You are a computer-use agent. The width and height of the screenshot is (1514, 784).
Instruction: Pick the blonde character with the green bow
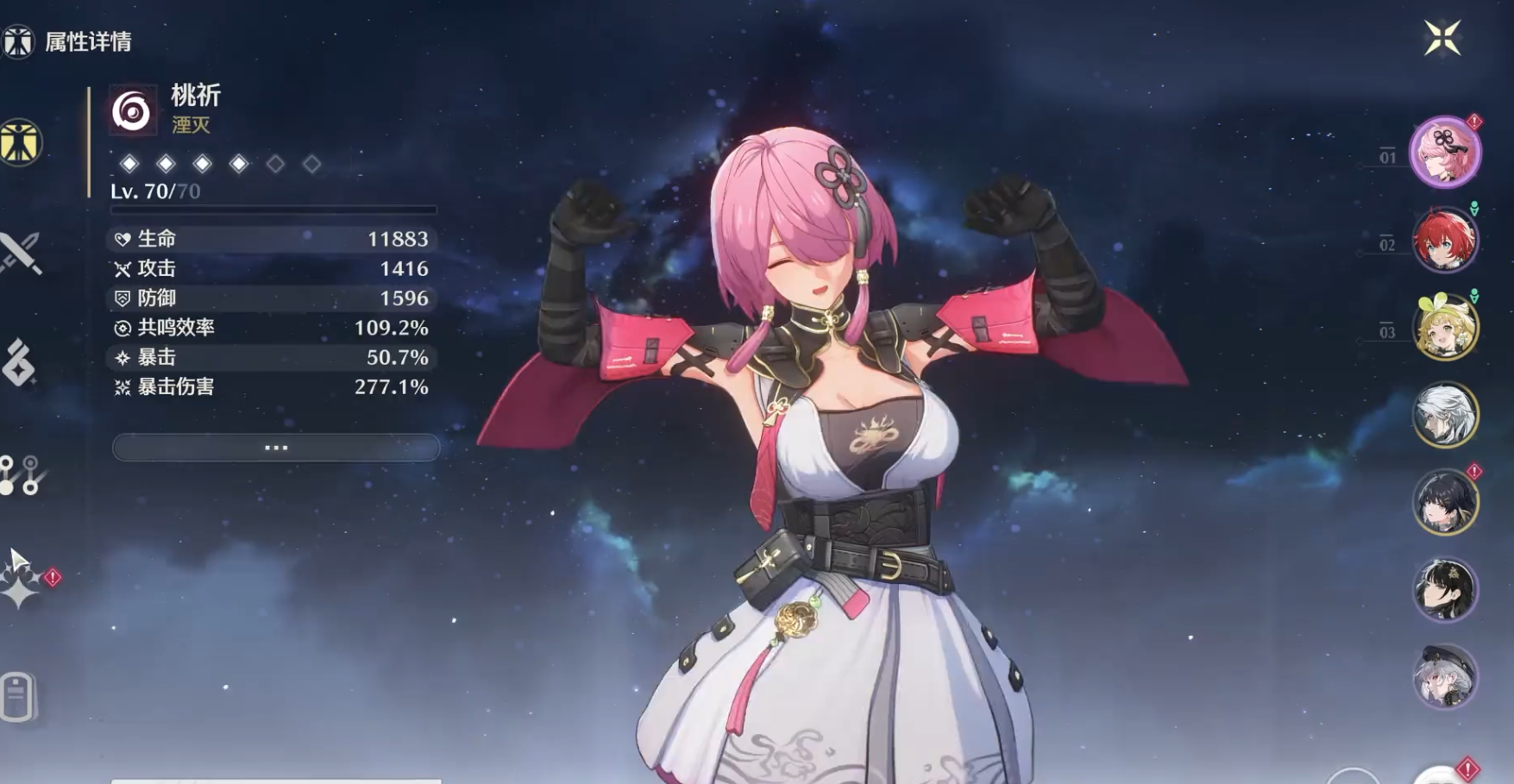(x=1445, y=328)
